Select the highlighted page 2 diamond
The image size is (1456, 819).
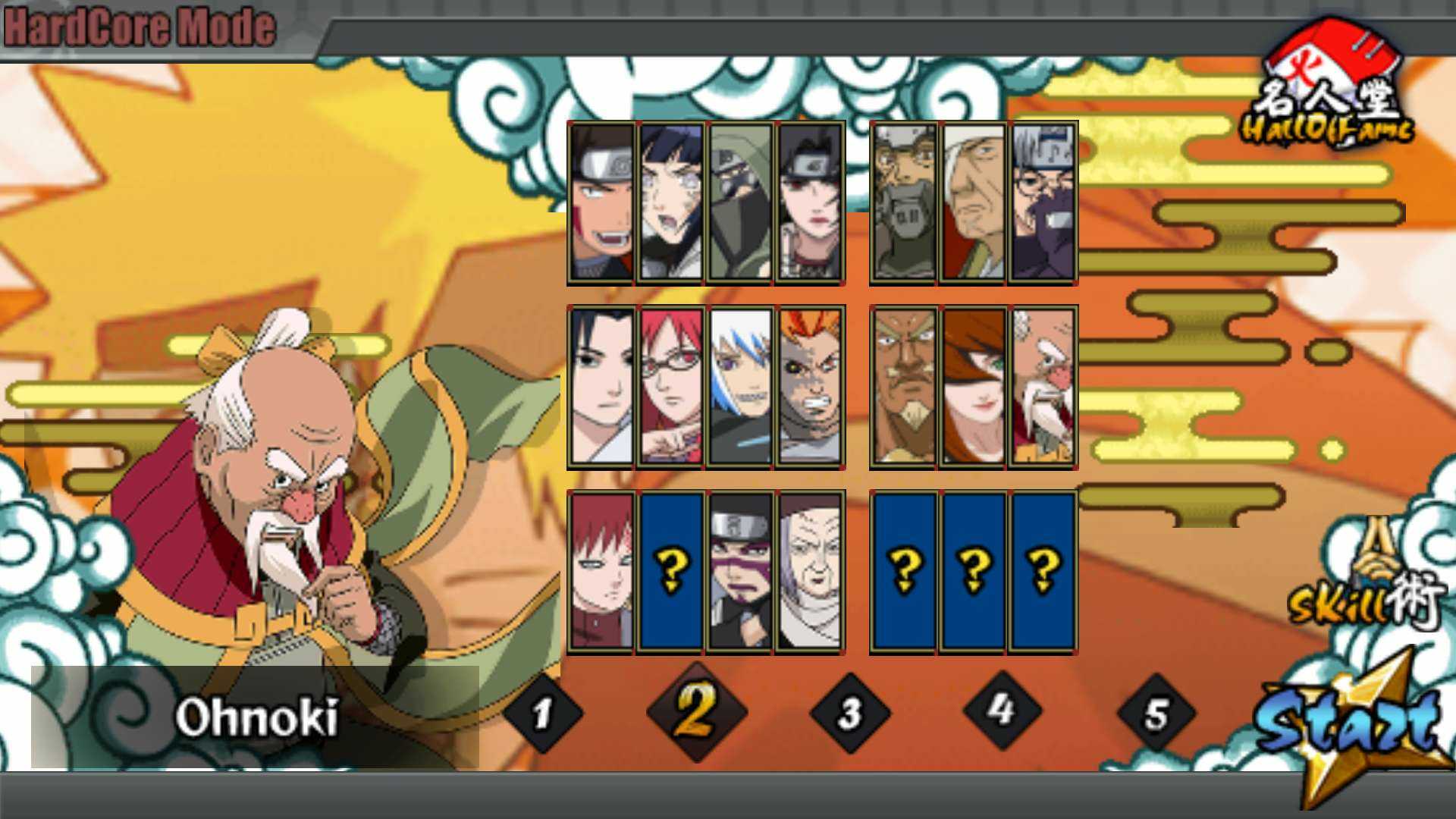pyautogui.click(x=696, y=711)
